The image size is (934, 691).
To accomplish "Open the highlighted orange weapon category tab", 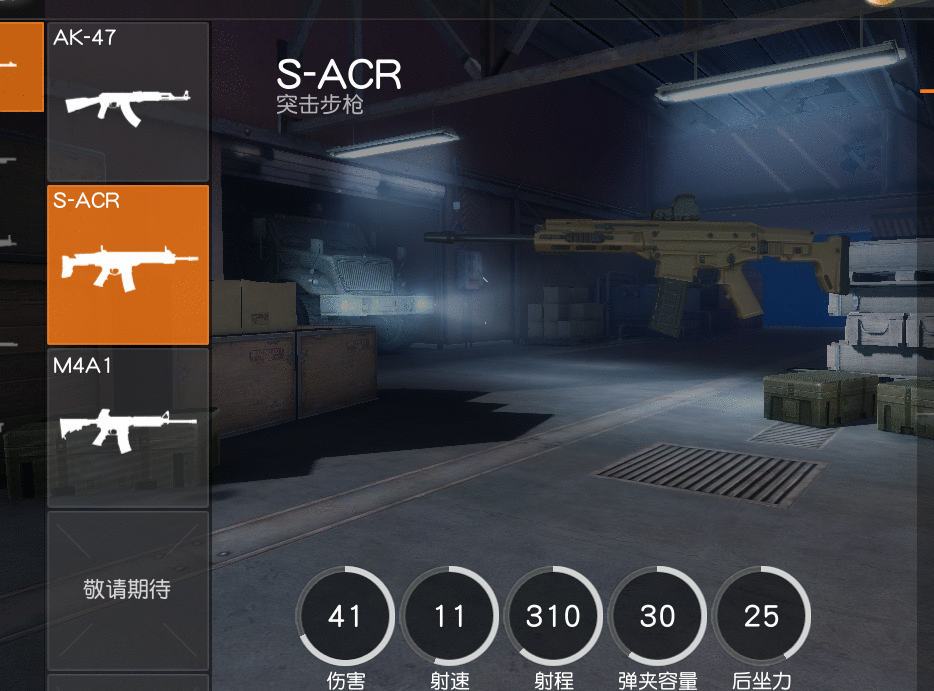I will pos(20,66).
